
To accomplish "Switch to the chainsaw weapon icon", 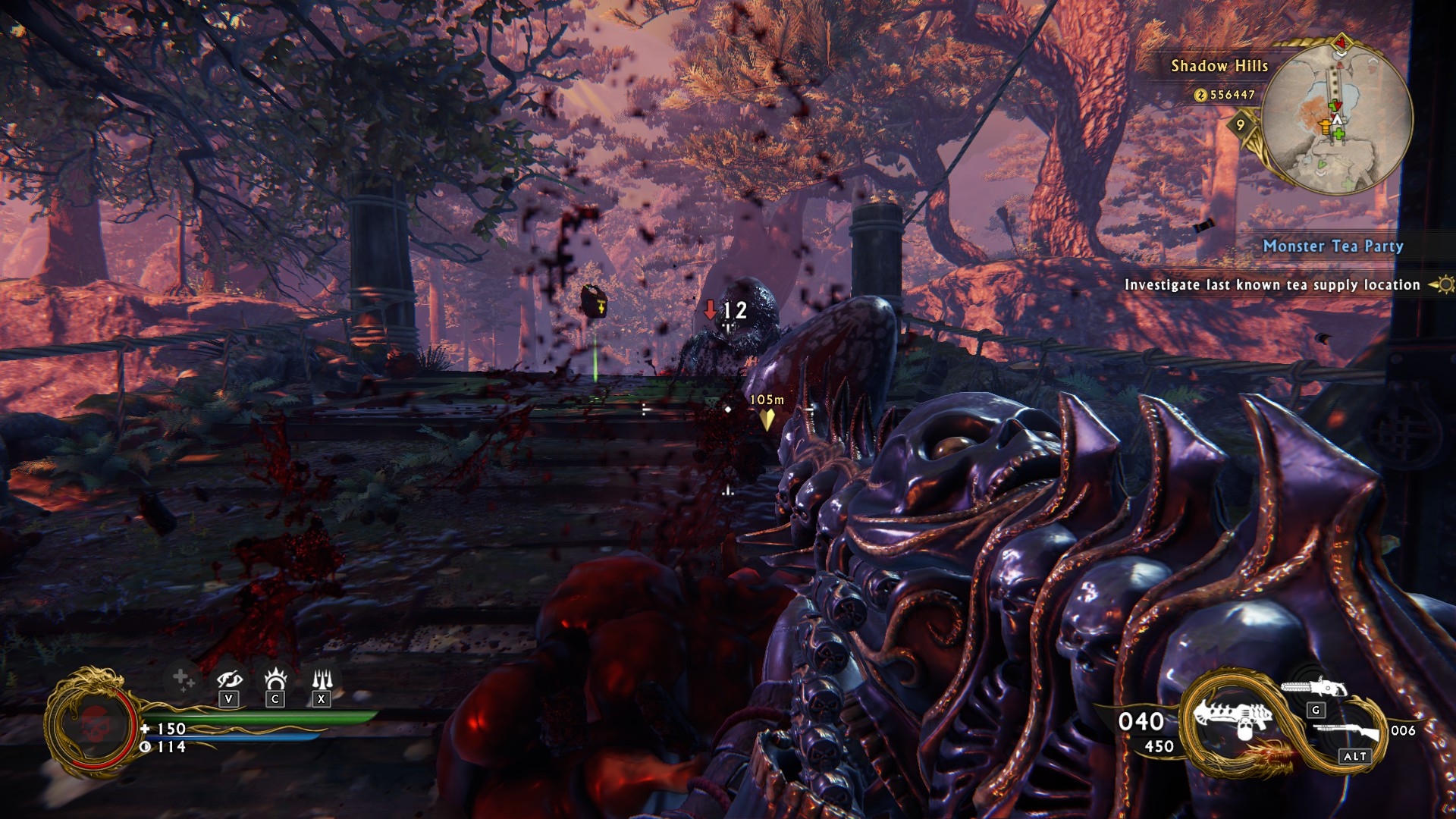I will 1313,688.
